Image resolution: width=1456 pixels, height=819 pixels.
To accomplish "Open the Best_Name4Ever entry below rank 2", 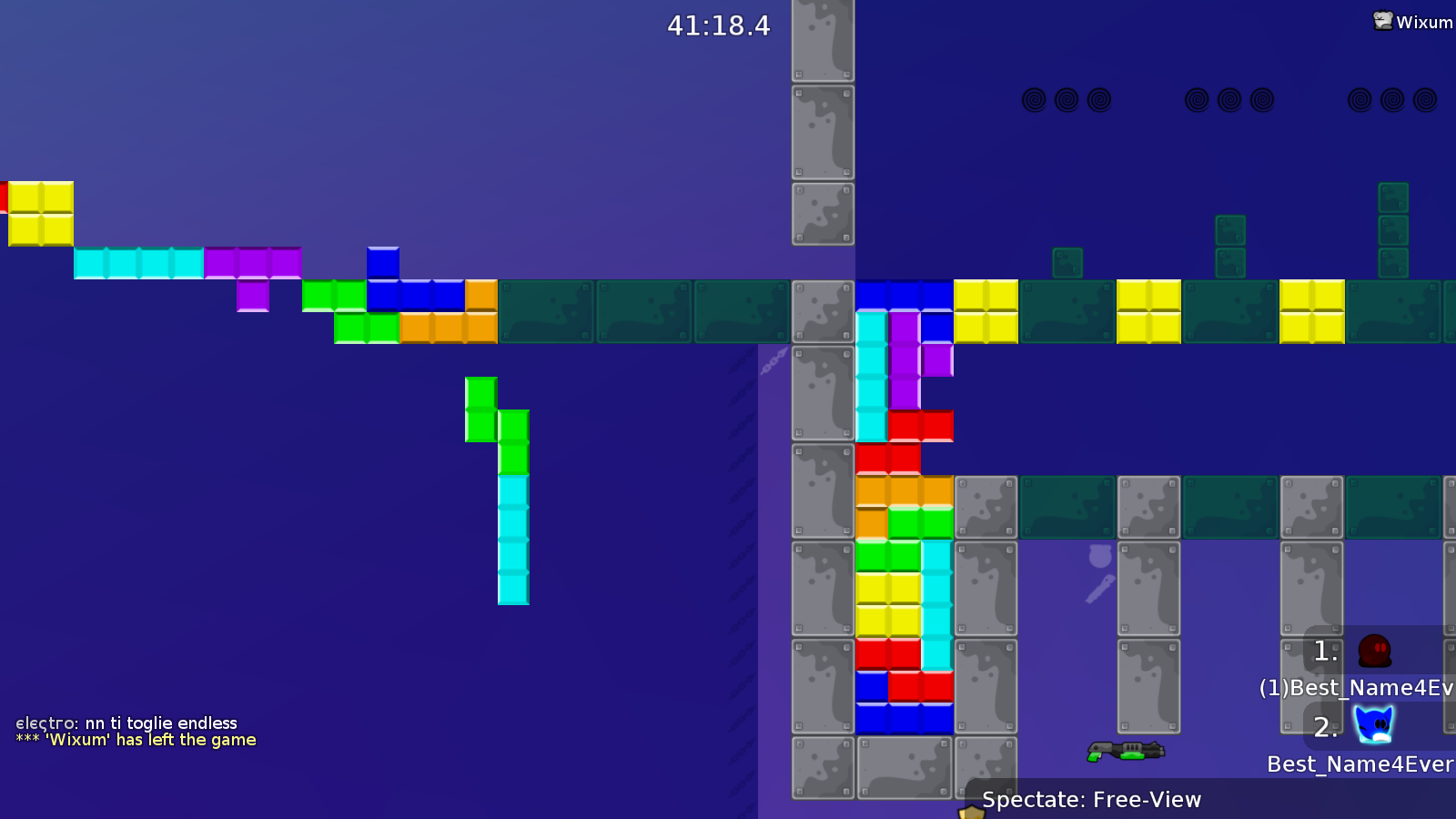I will click(1360, 764).
